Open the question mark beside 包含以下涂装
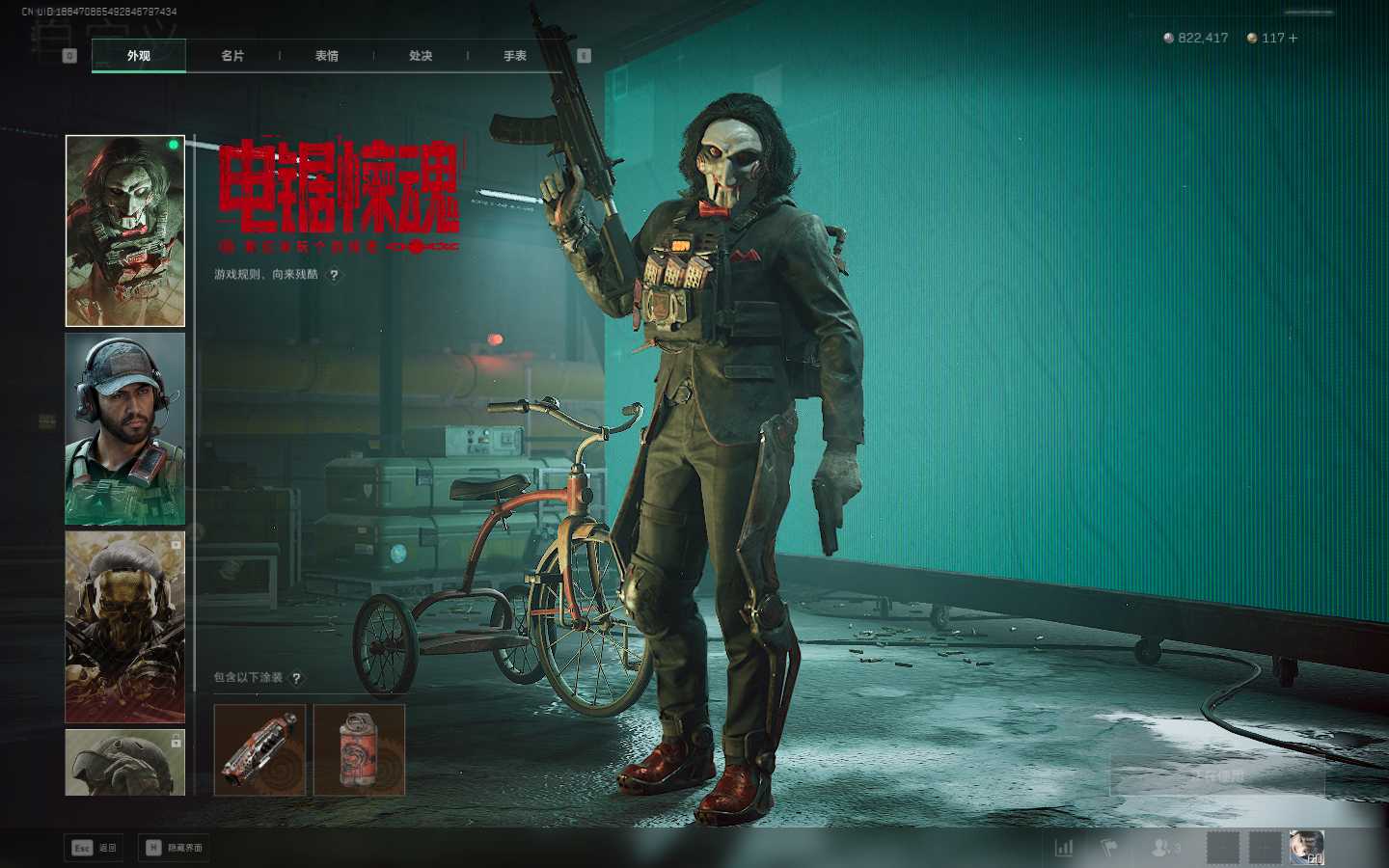Image resolution: width=1389 pixels, height=868 pixels. [296, 678]
